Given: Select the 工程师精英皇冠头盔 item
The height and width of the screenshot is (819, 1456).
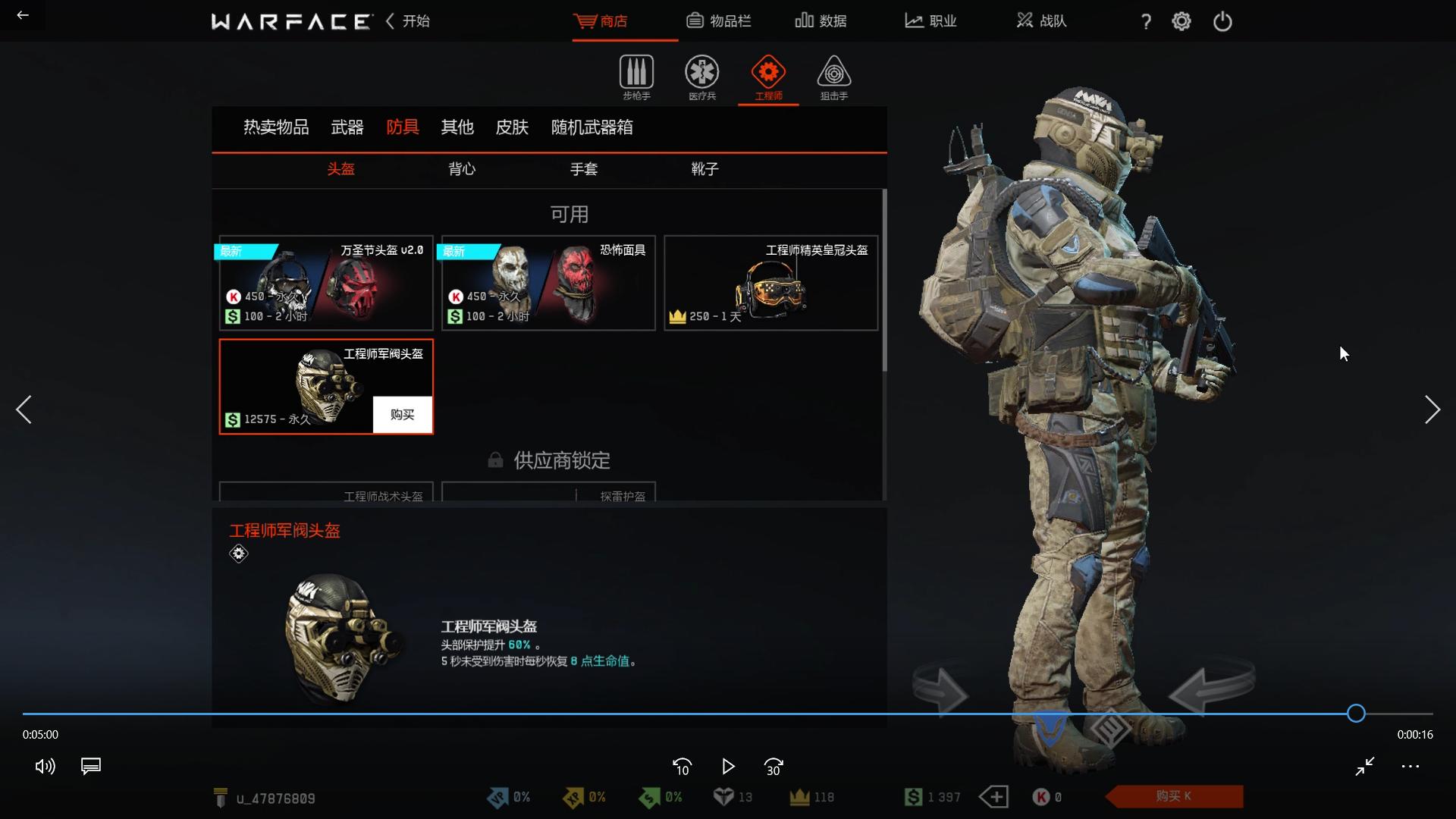Looking at the screenshot, I should click(x=771, y=283).
